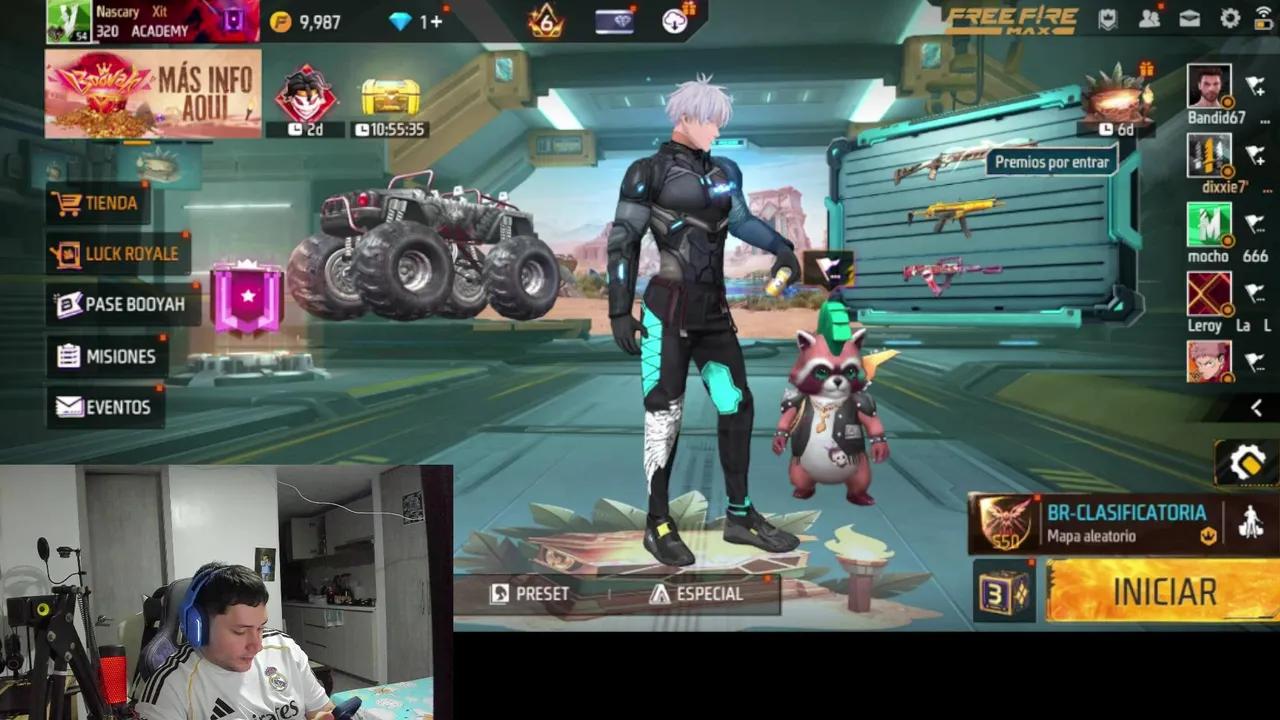Open the Friends panel icon top-right
The width and height of the screenshot is (1280, 720).
click(1148, 18)
